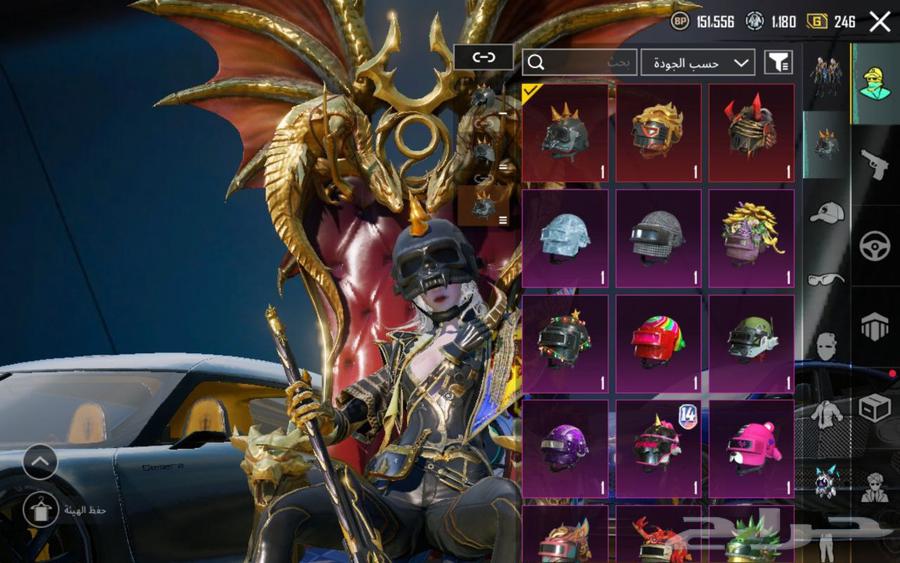This screenshot has width=900, height=563.
Task: Open the filter funnel options
Action: (778, 63)
